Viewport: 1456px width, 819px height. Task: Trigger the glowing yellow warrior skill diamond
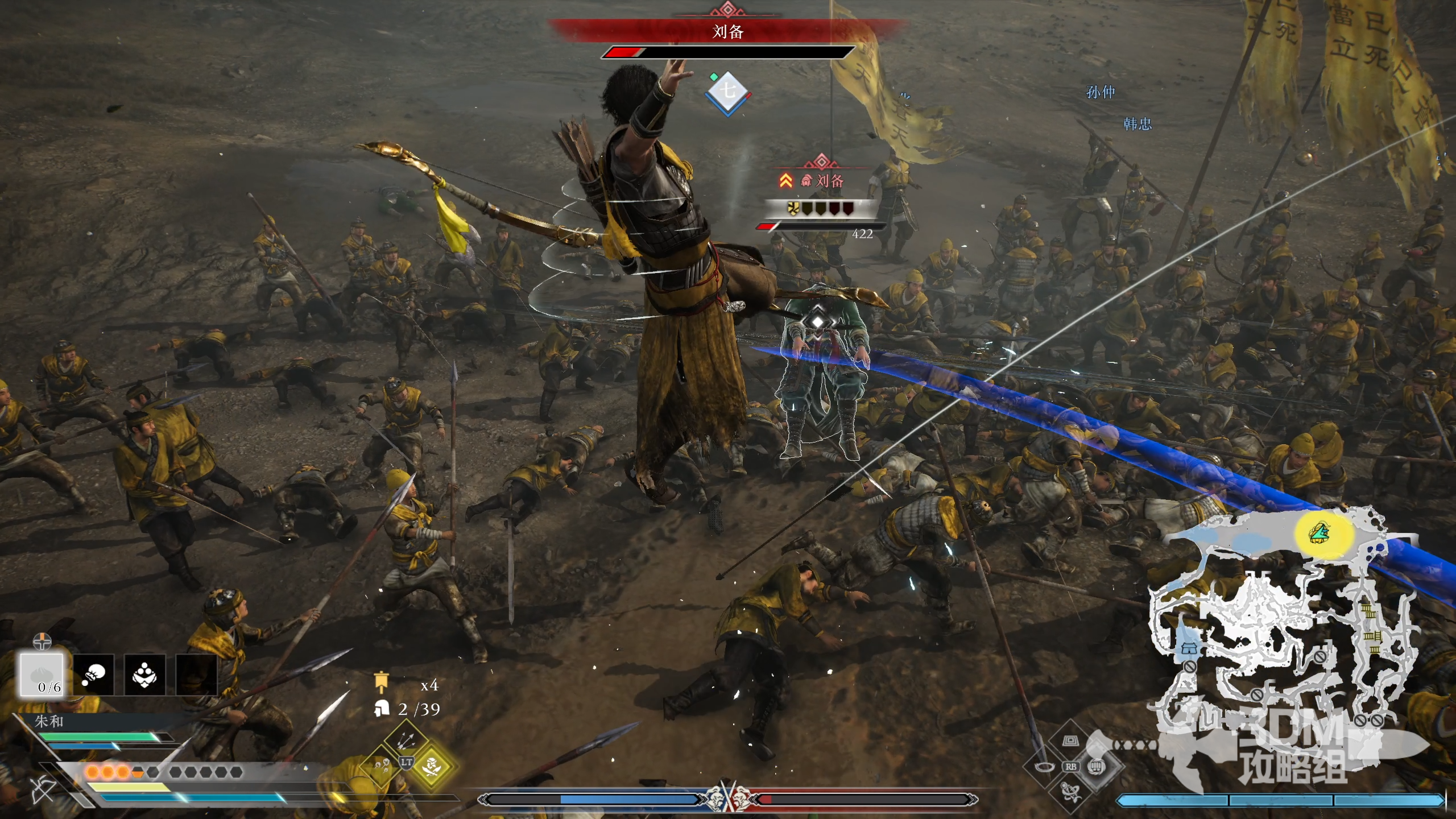[x=432, y=767]
